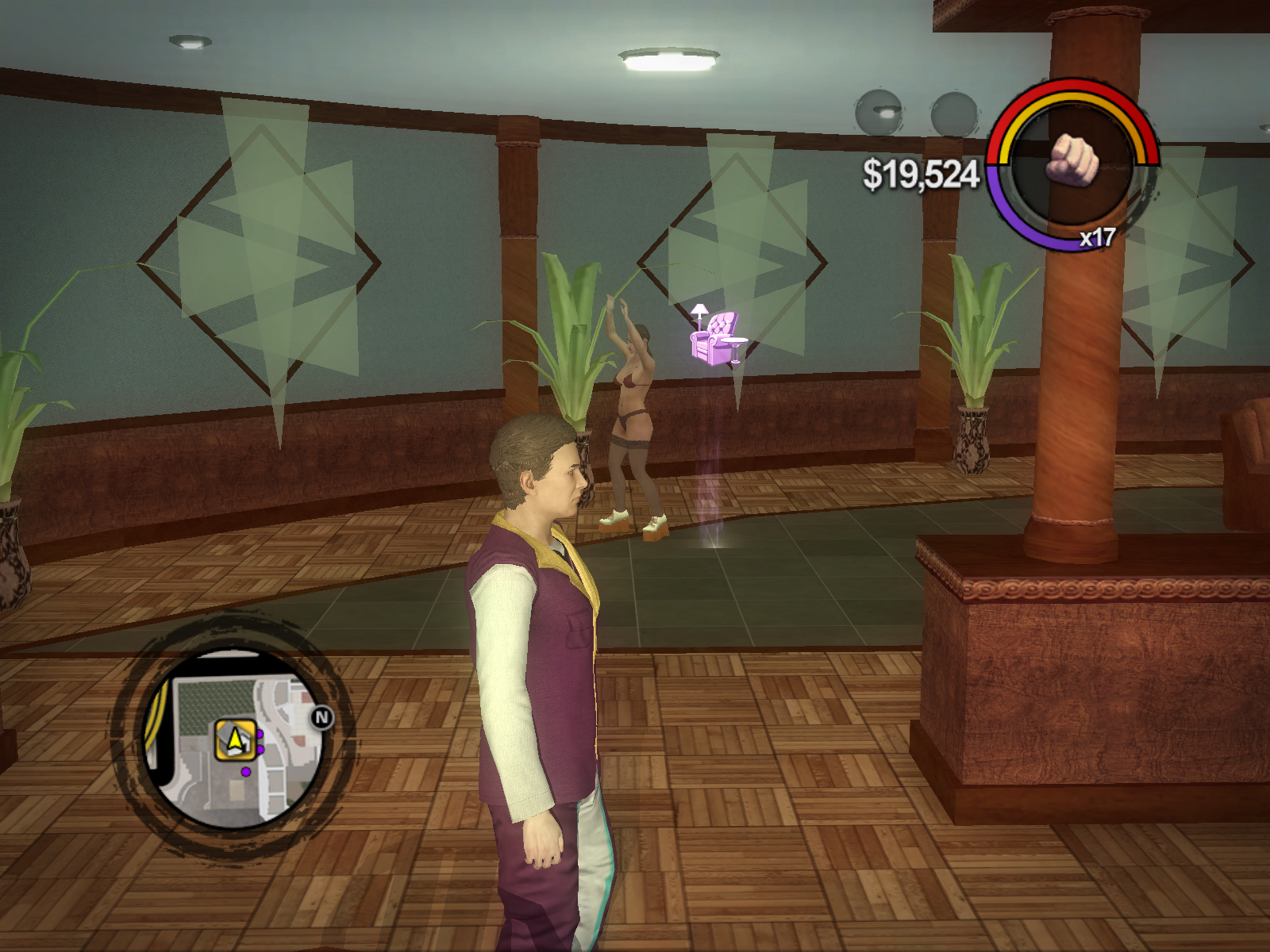Screen dimensions: 1270x952
Task: Click the yellow player arrow on minimap
Action: (235, 740)
